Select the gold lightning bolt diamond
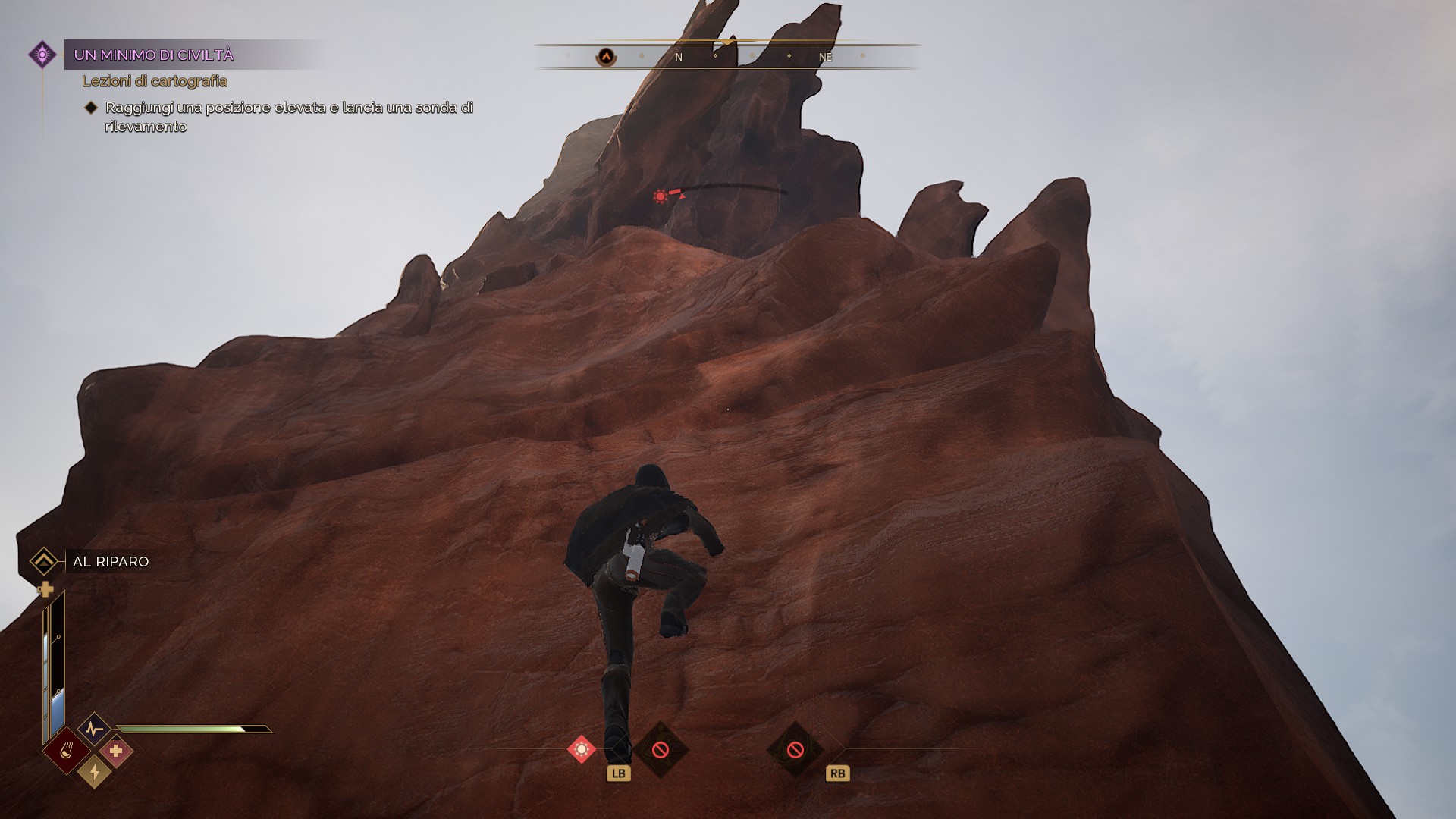Image resolution: width=1456 pixels, height=819 pixels. [x=94, y=772]
